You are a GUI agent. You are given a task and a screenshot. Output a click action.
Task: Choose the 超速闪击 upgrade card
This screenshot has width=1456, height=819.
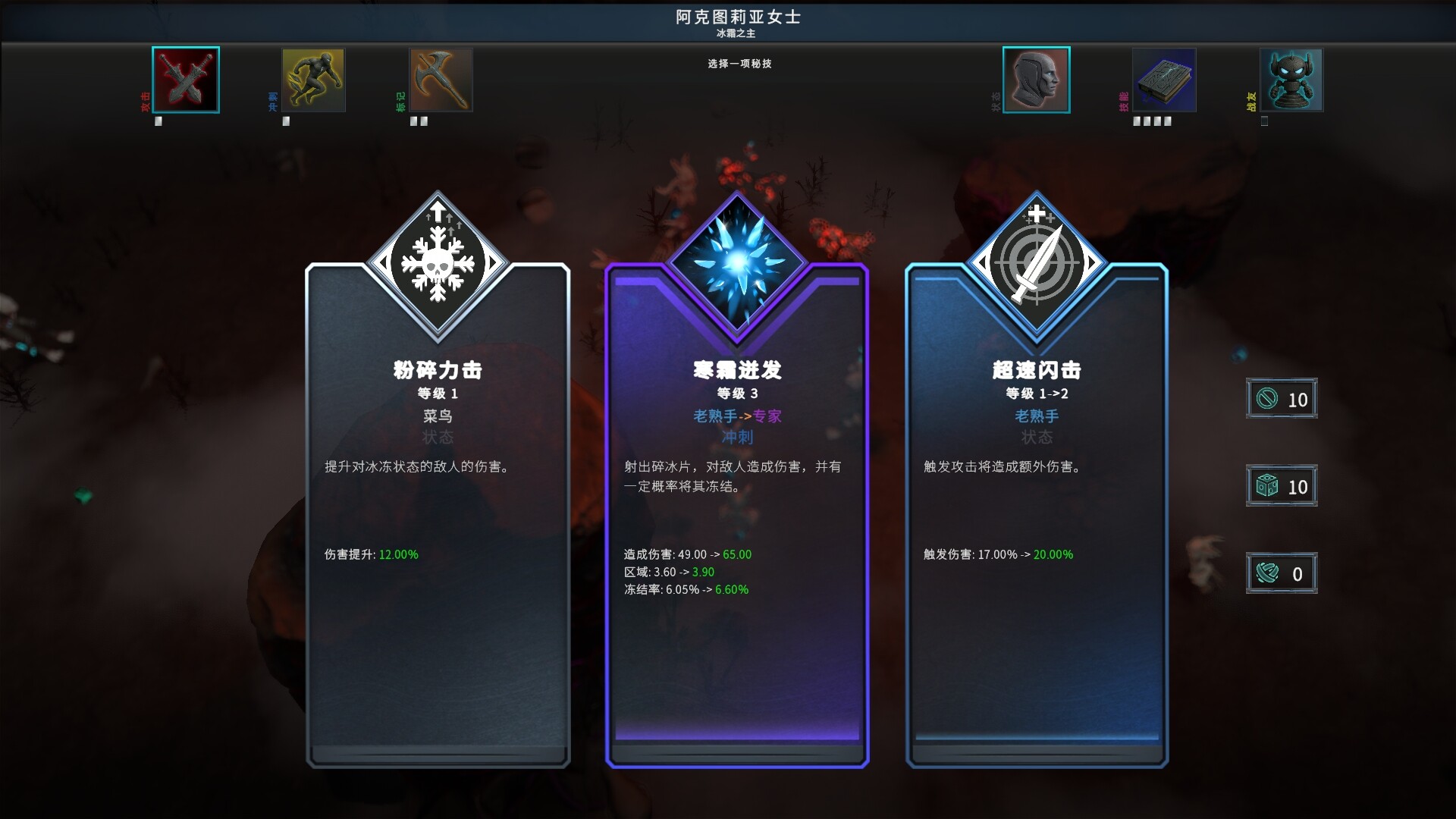point(1036,531)
